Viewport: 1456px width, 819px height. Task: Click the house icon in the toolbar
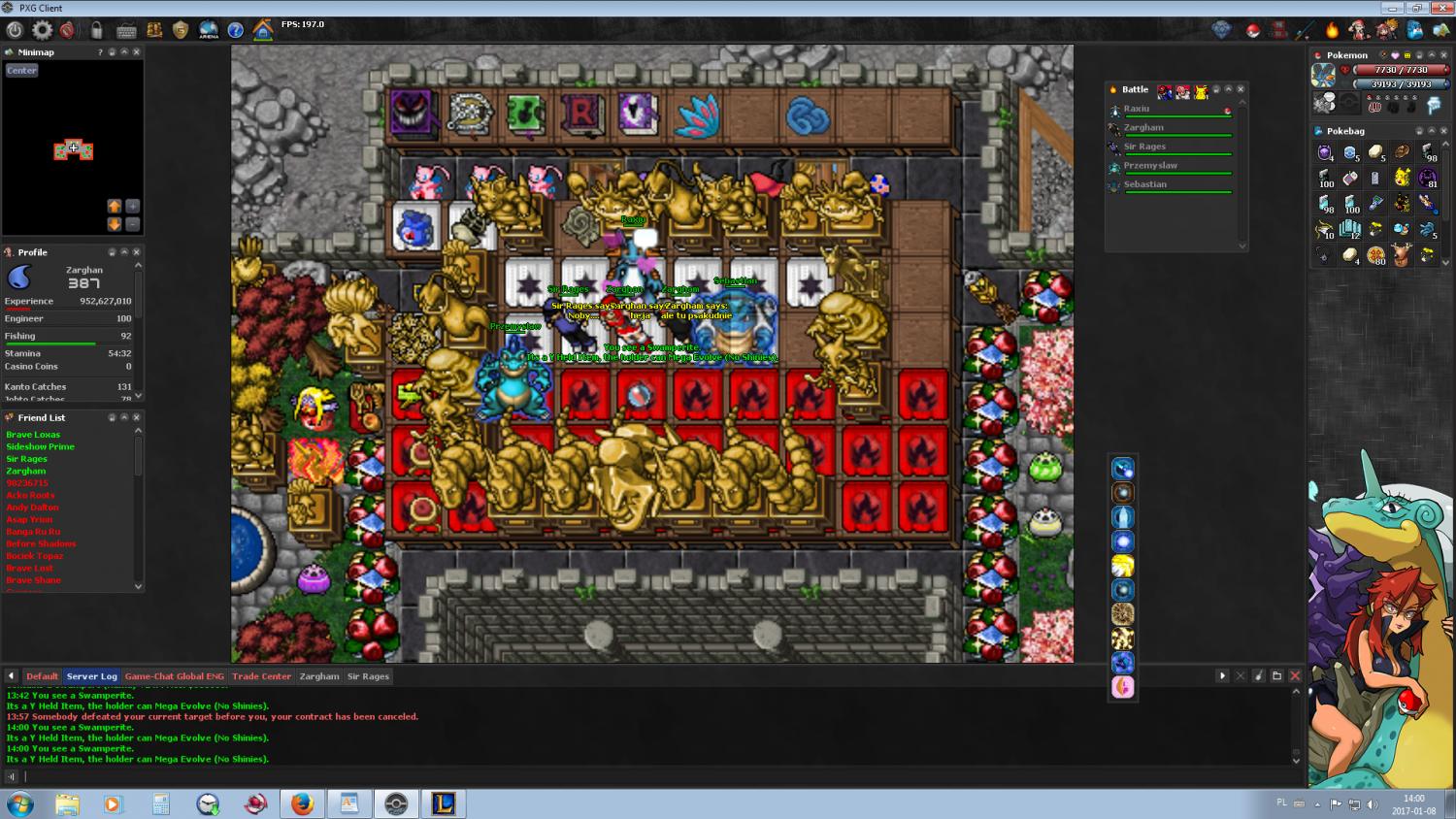pyautogui.click(x=262, y=30)
